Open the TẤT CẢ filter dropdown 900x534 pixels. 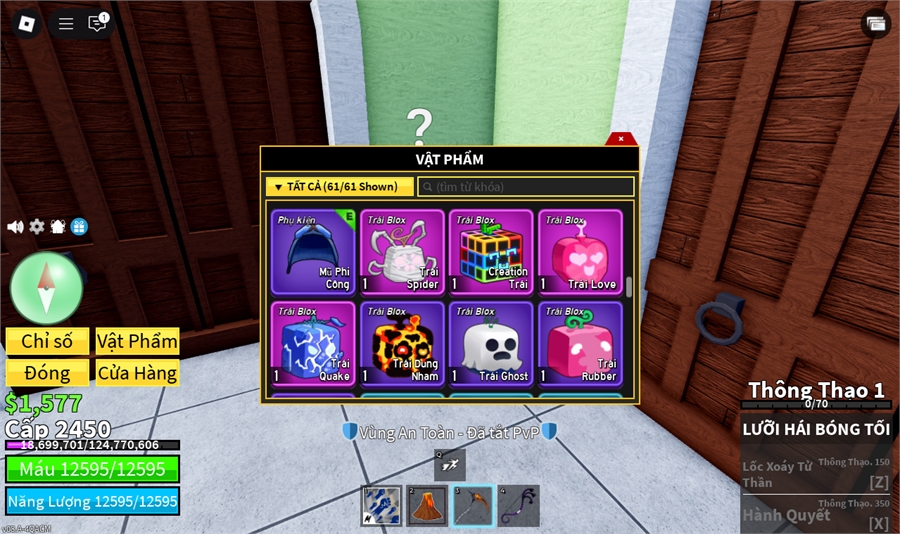click(x=339, y=187)
